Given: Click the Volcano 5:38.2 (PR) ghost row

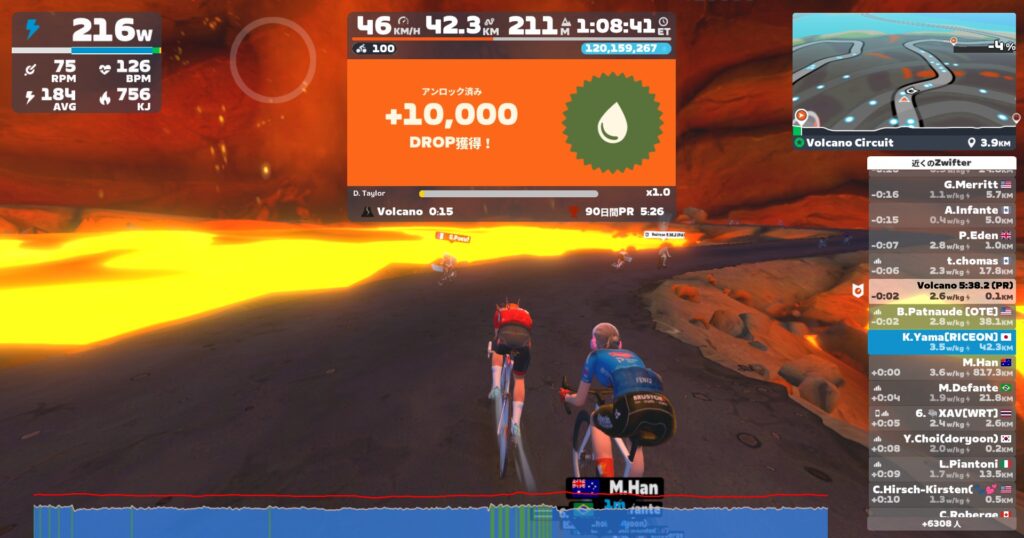Looking at the screenshot, I should (x=942, y=290).
